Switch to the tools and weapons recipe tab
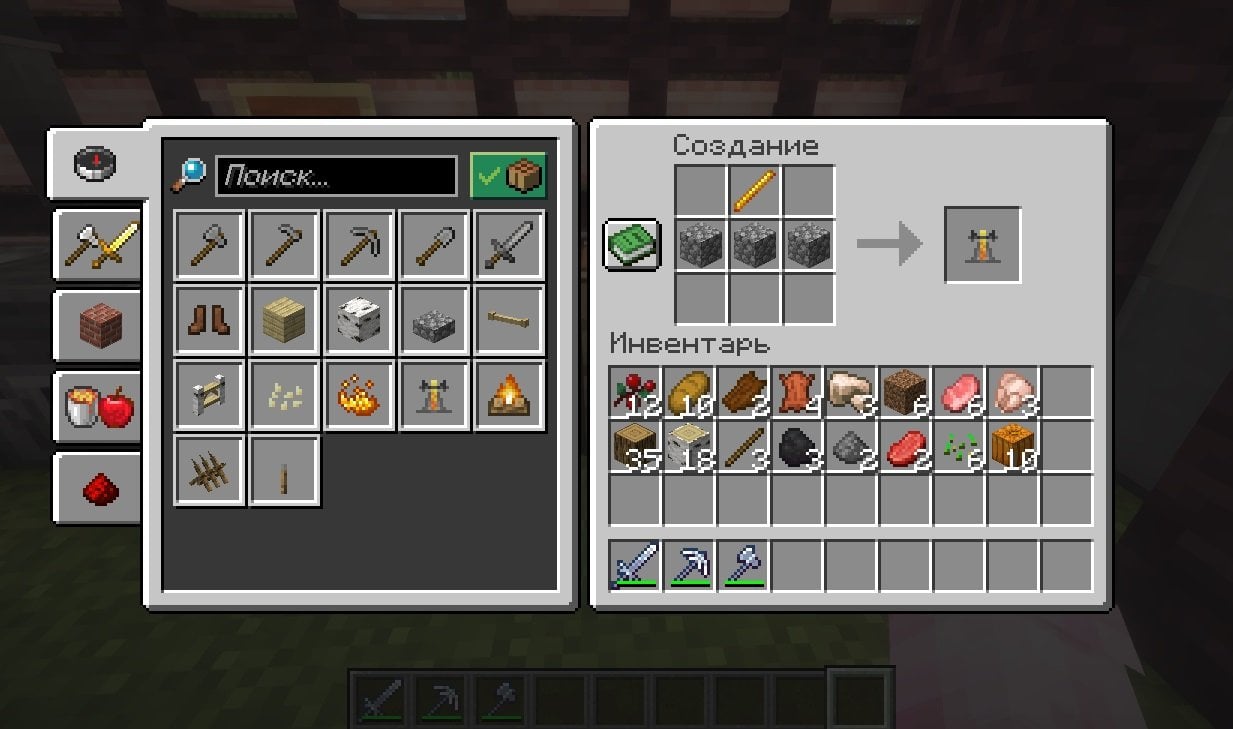The image size is (1233, 729). tap(98, 244)
